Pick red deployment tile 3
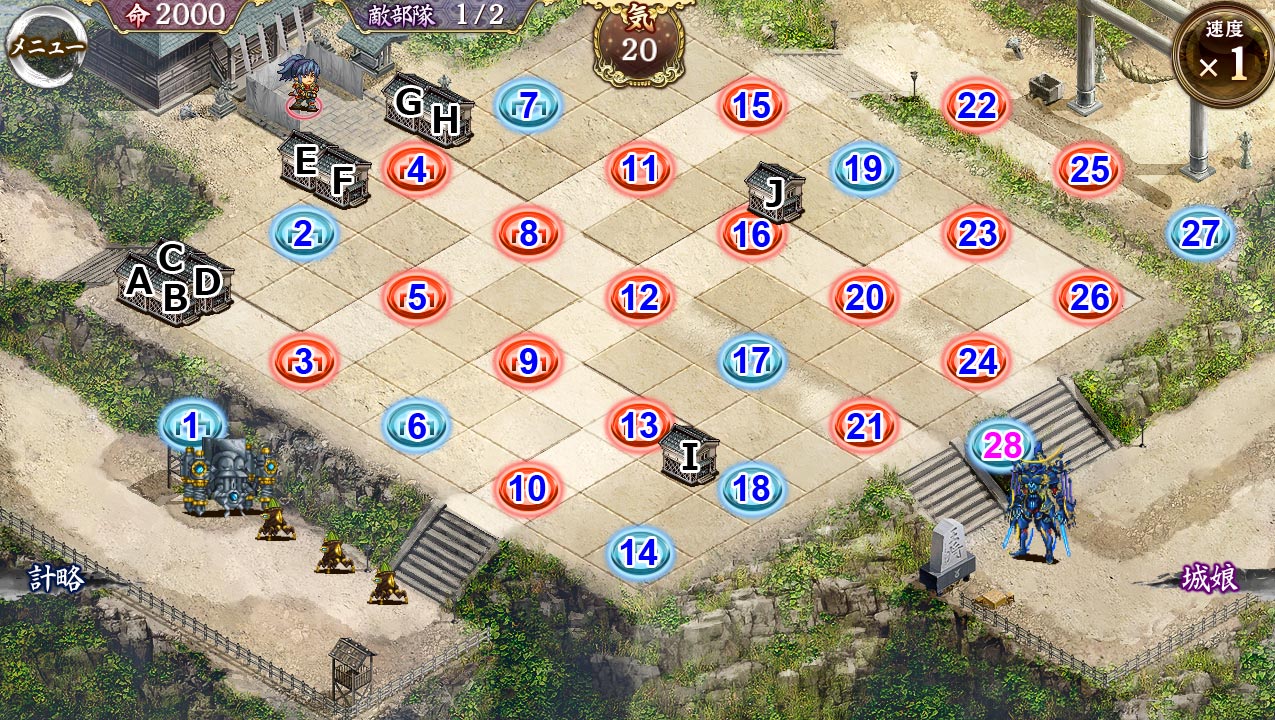The height and width of the screenshot is (720, 1275). coord(304,361)
